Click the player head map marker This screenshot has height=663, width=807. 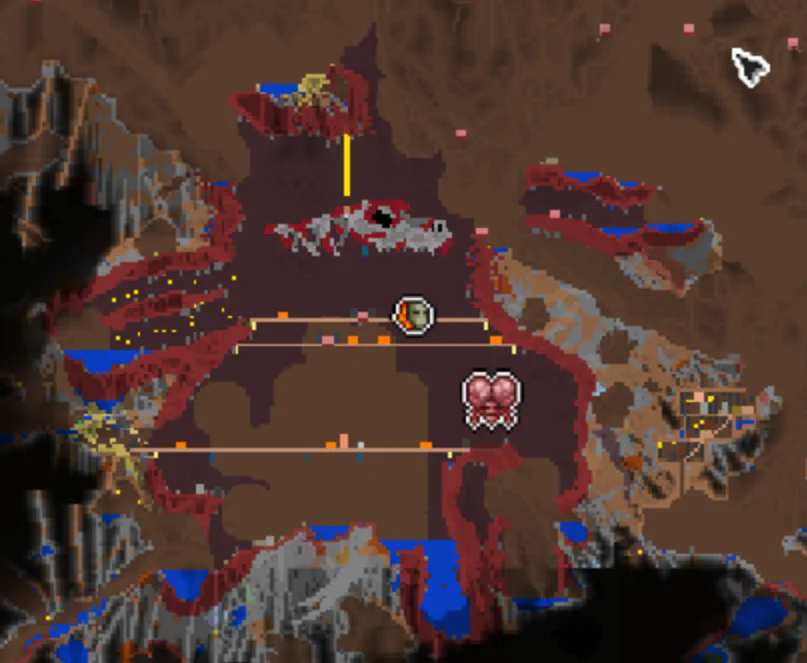pyautogui.click(x=413, y=316)
